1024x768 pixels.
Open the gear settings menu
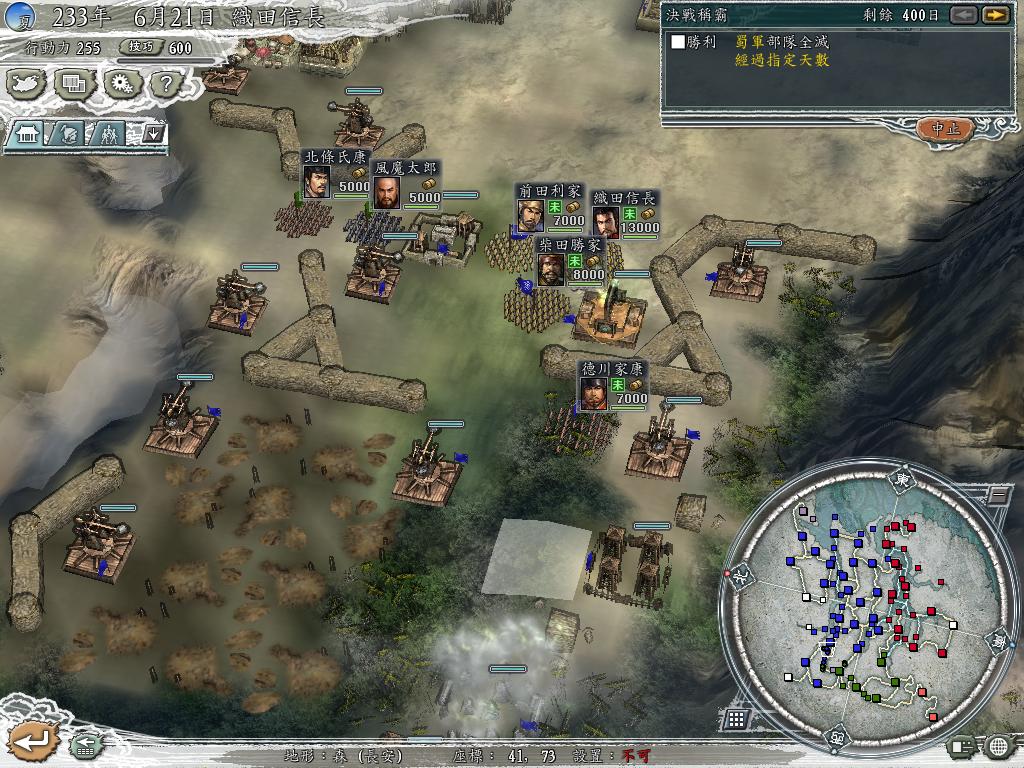coord(121,85)
